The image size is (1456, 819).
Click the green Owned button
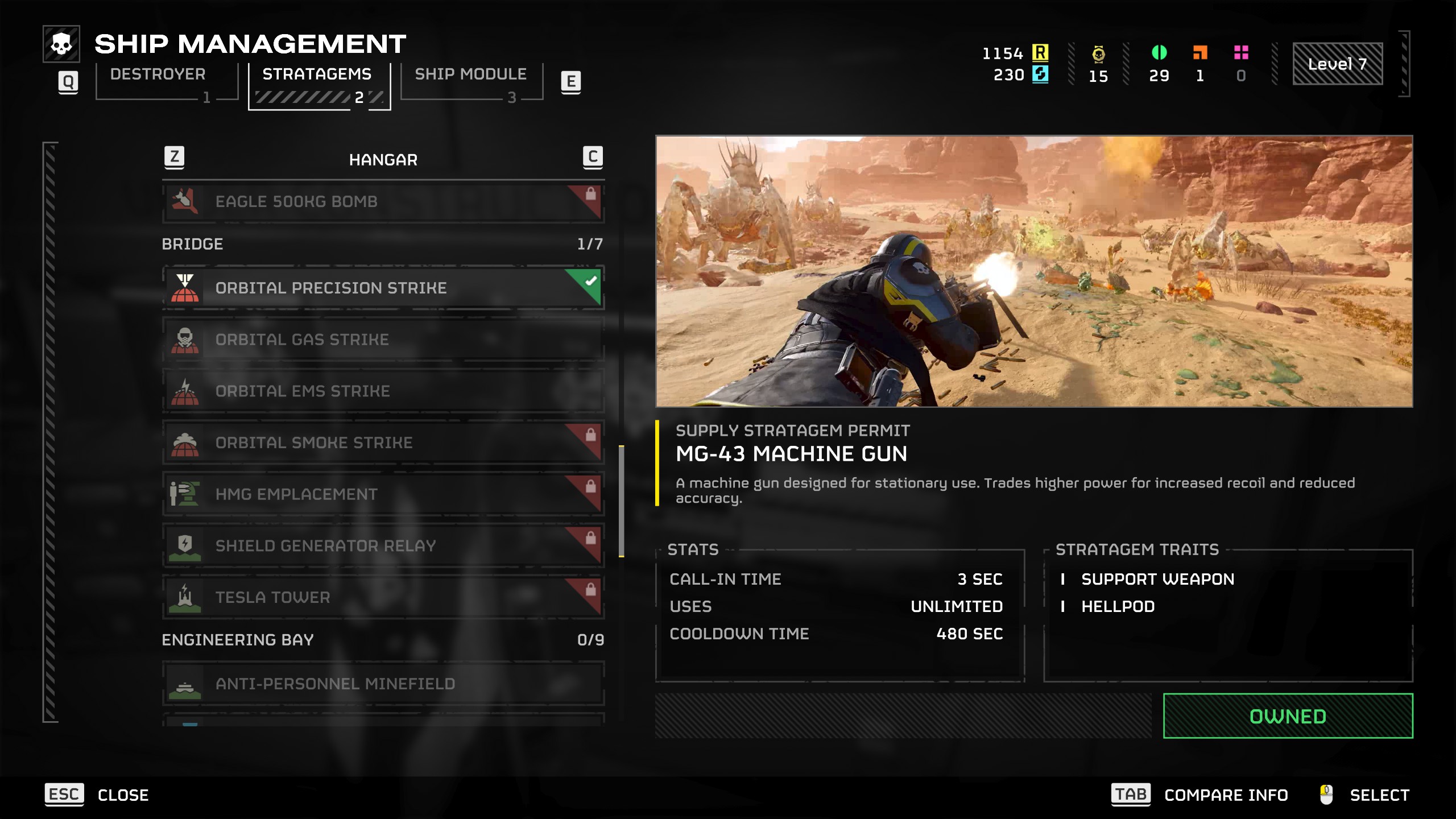point(1288,716)
